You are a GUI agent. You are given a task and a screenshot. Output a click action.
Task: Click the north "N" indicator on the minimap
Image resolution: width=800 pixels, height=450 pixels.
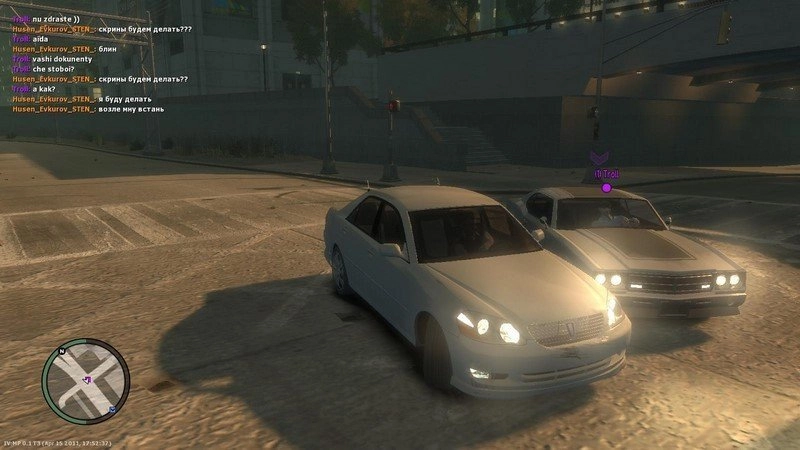click(62, 353)
